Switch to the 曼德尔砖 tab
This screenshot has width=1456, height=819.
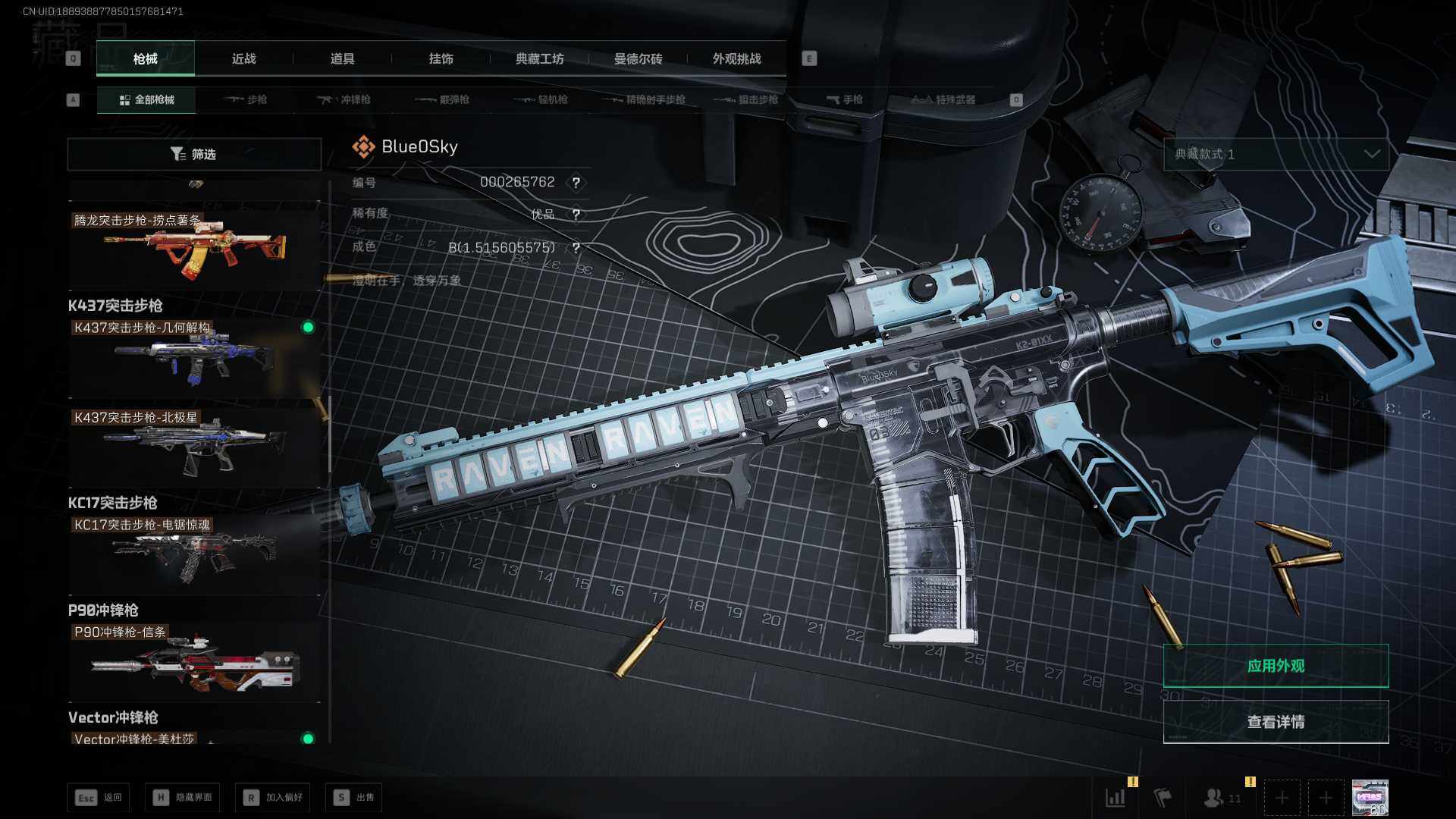pyautogui.click(x=638, y=58)
